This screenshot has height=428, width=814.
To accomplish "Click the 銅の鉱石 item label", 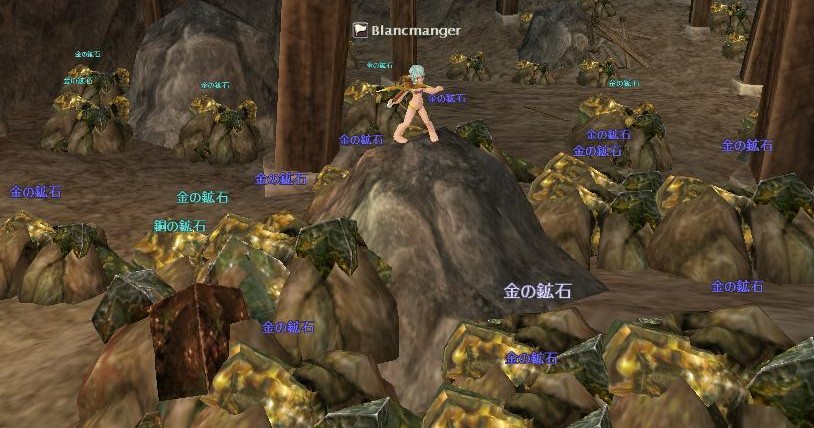I will click(180, 226).
